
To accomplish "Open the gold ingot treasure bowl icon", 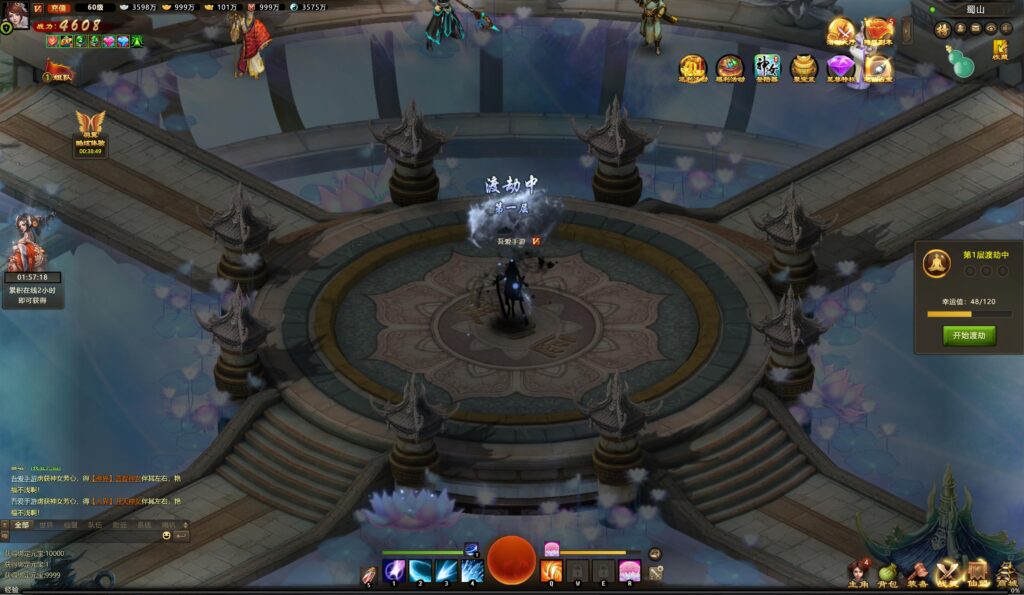I will point(804,68).
